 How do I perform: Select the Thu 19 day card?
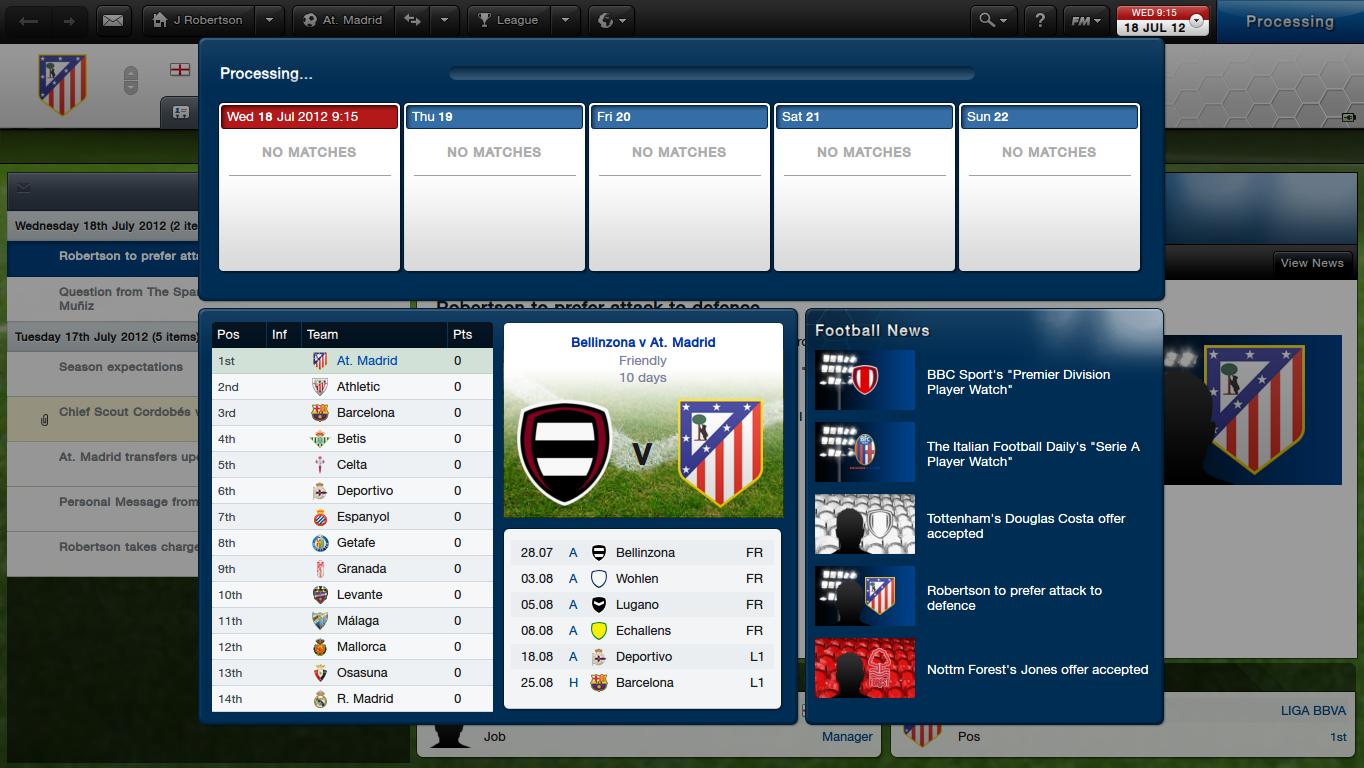coord(494,116)
